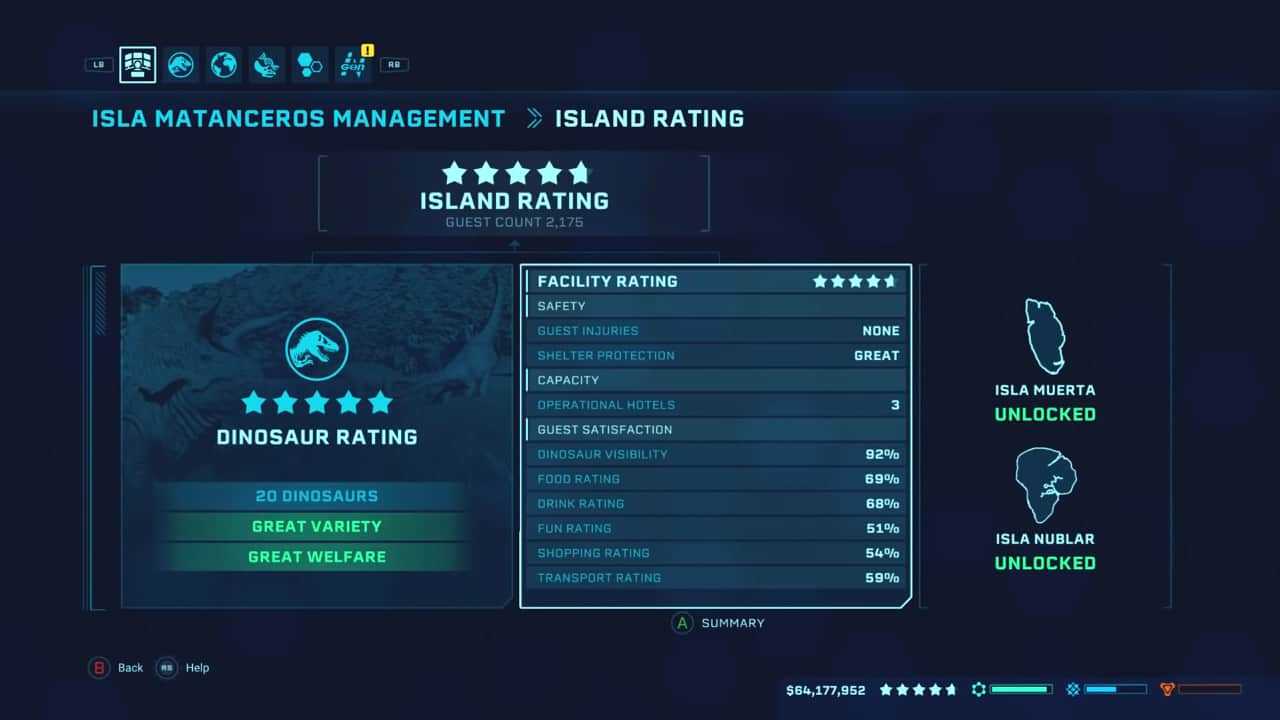This screenshot has width=1280, height=720.
Task: Select the Facility Rating panel header
Action: coord(715,281)
